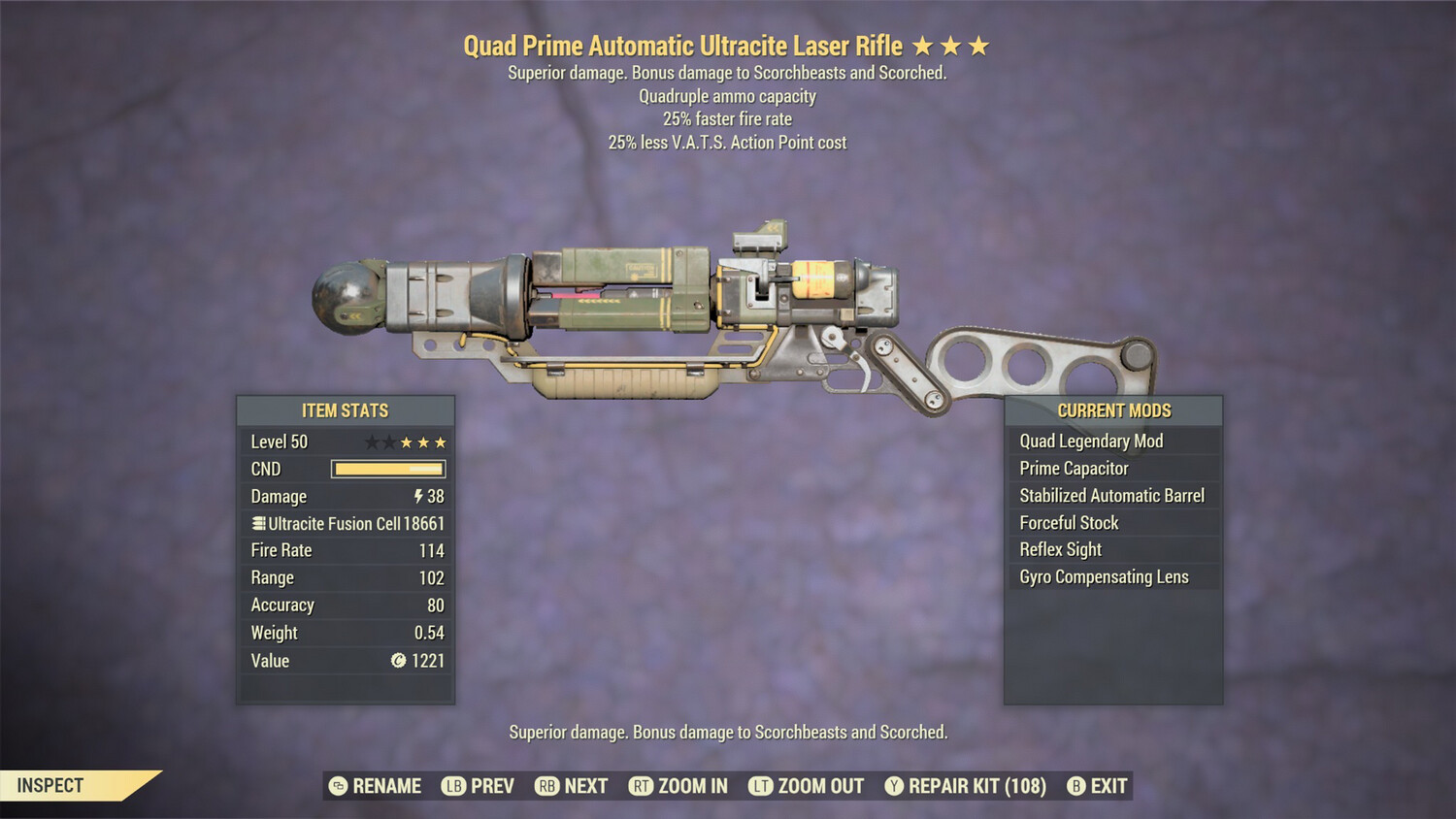Image resolution: width=1456 pixels, height=819 pixels.
Task: Click the B button icon next to Exit
Action: coord(1075,786)
